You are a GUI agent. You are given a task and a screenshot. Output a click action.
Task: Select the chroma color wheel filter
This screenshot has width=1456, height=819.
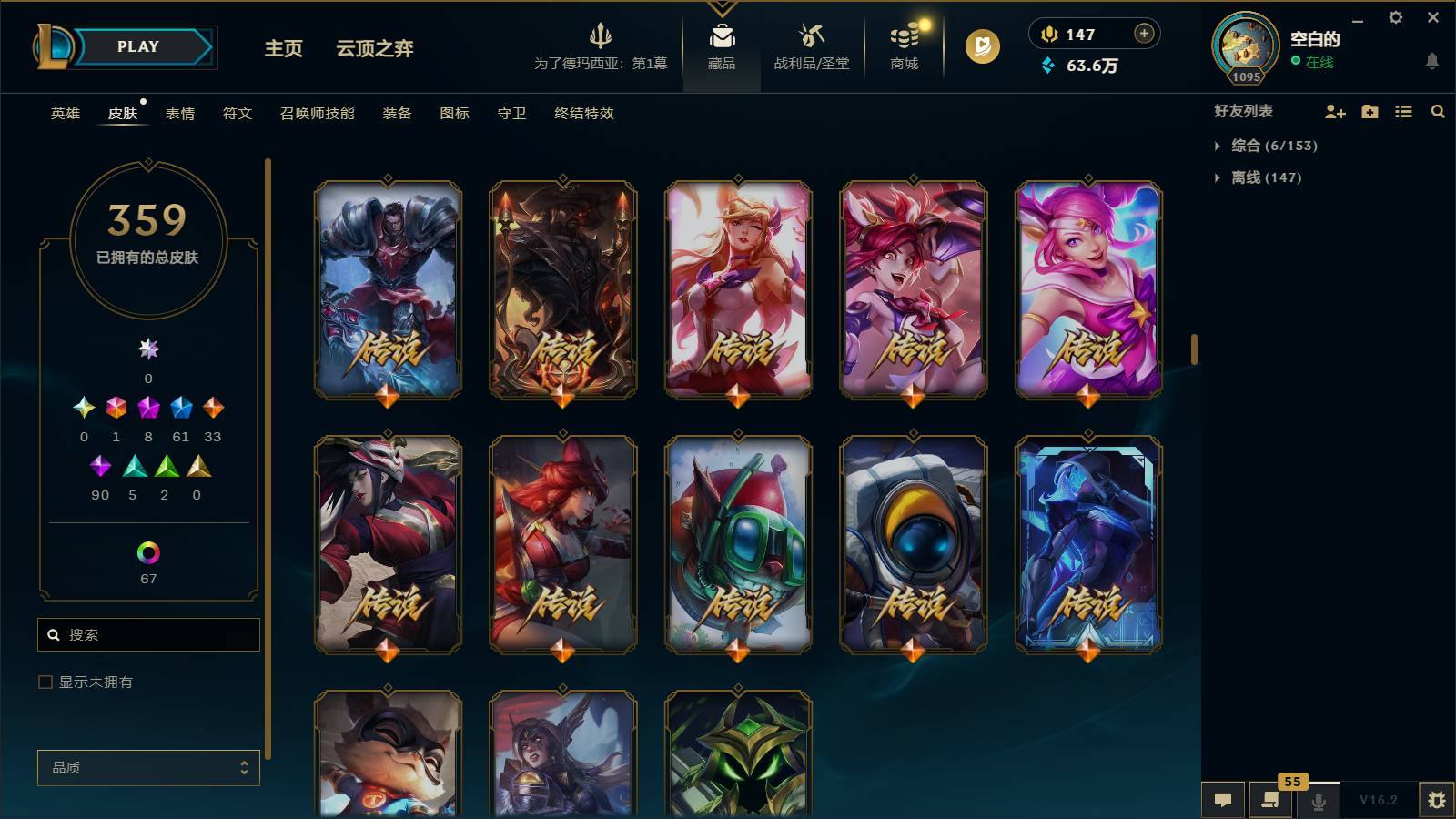click(147, 551)
